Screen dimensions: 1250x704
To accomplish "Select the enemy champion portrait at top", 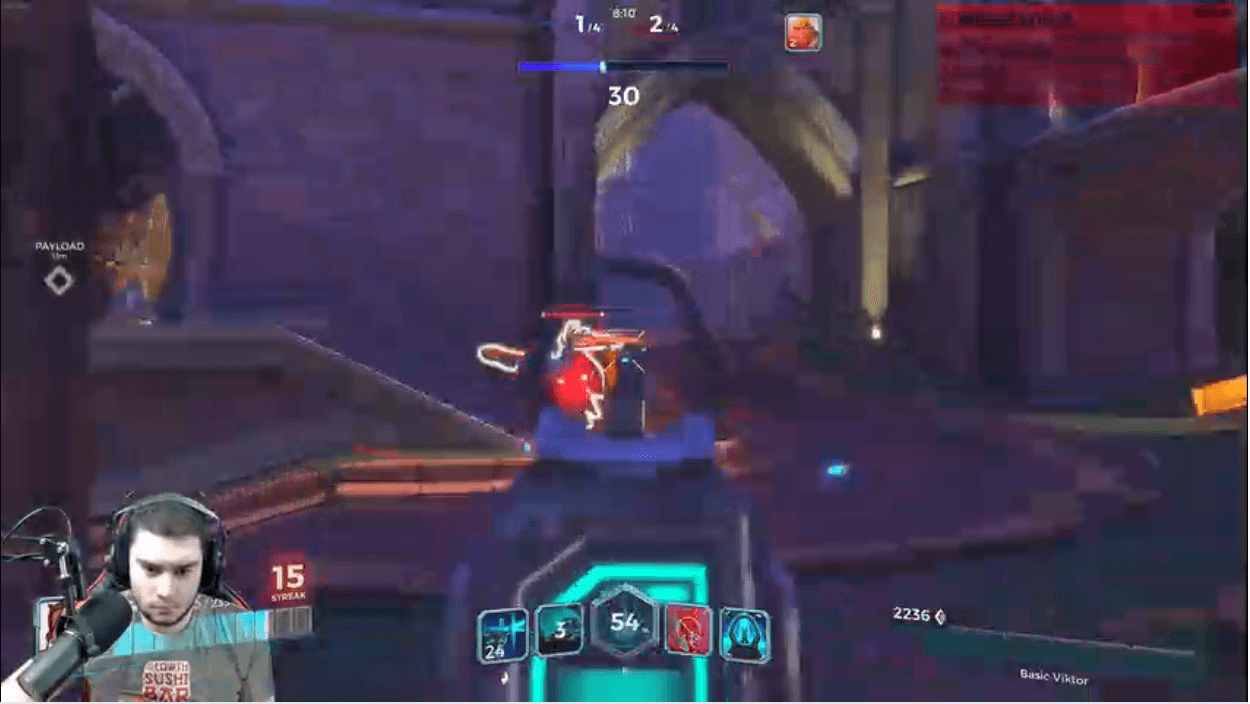I will tap(802, 32).
